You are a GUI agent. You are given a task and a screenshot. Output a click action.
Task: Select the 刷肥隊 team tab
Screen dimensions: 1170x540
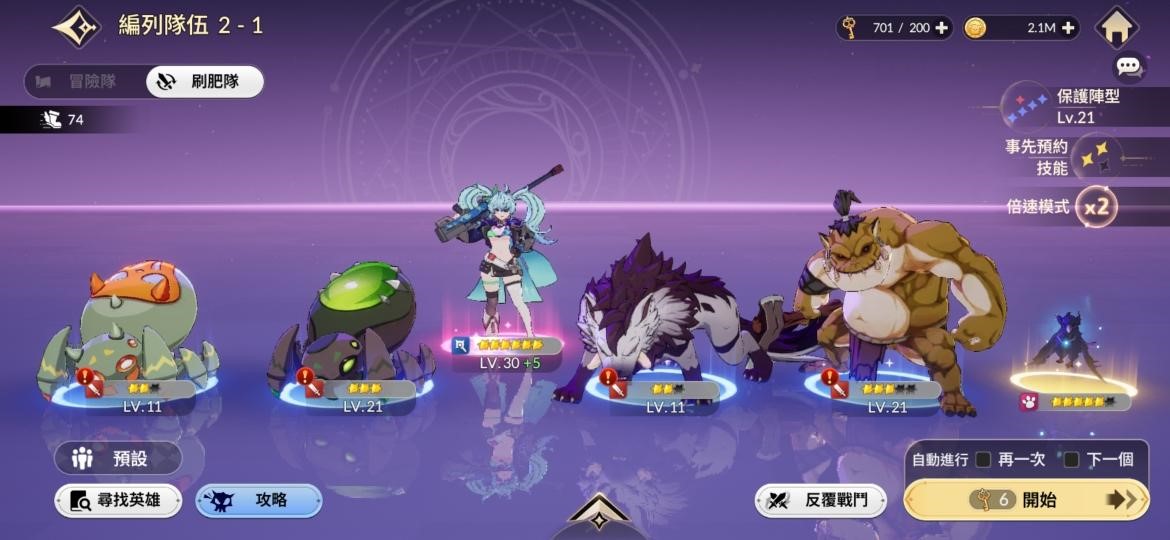pyautogui.click(x=205, y=82)
